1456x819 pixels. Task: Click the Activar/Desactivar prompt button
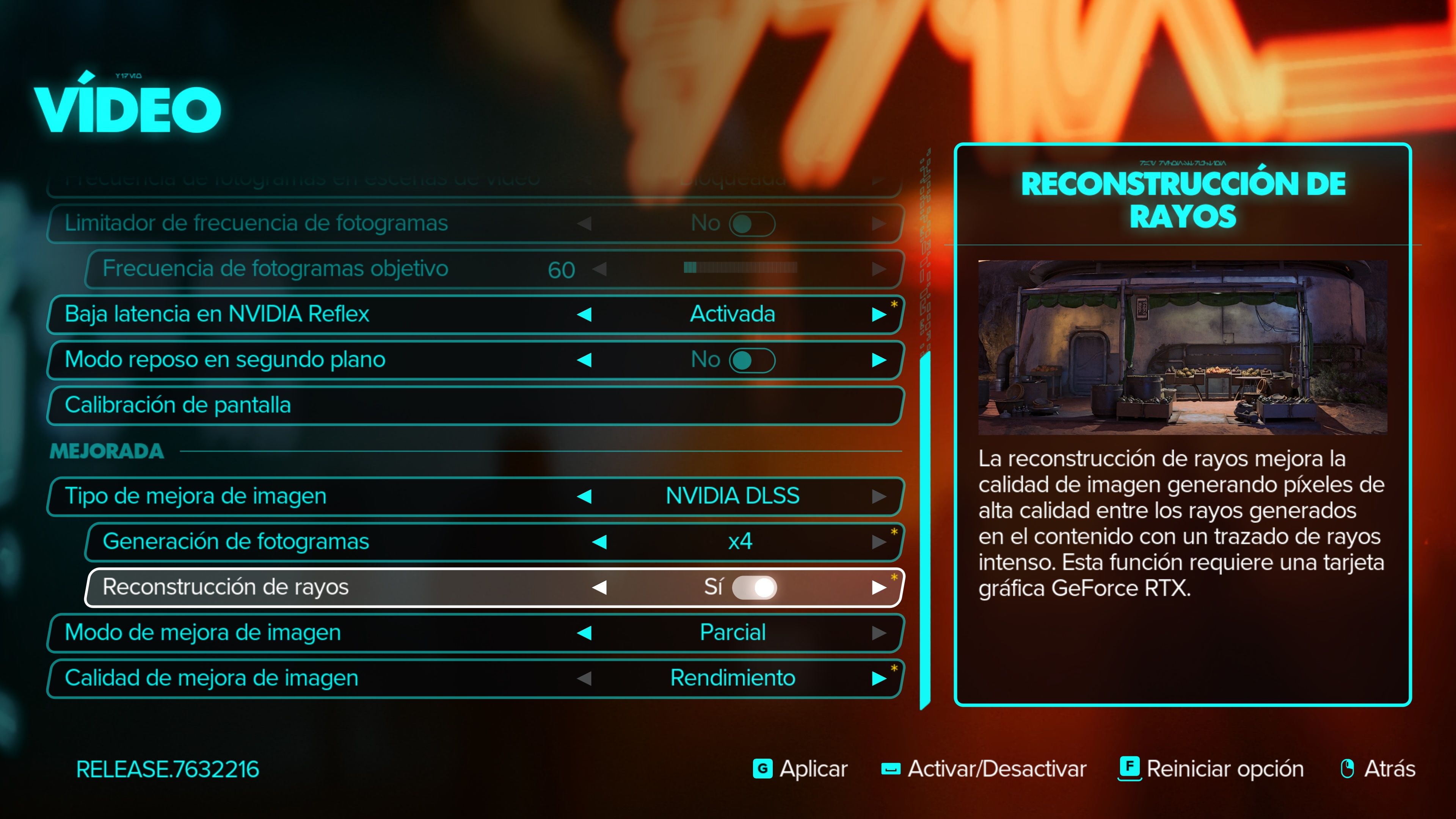(984, 769)
